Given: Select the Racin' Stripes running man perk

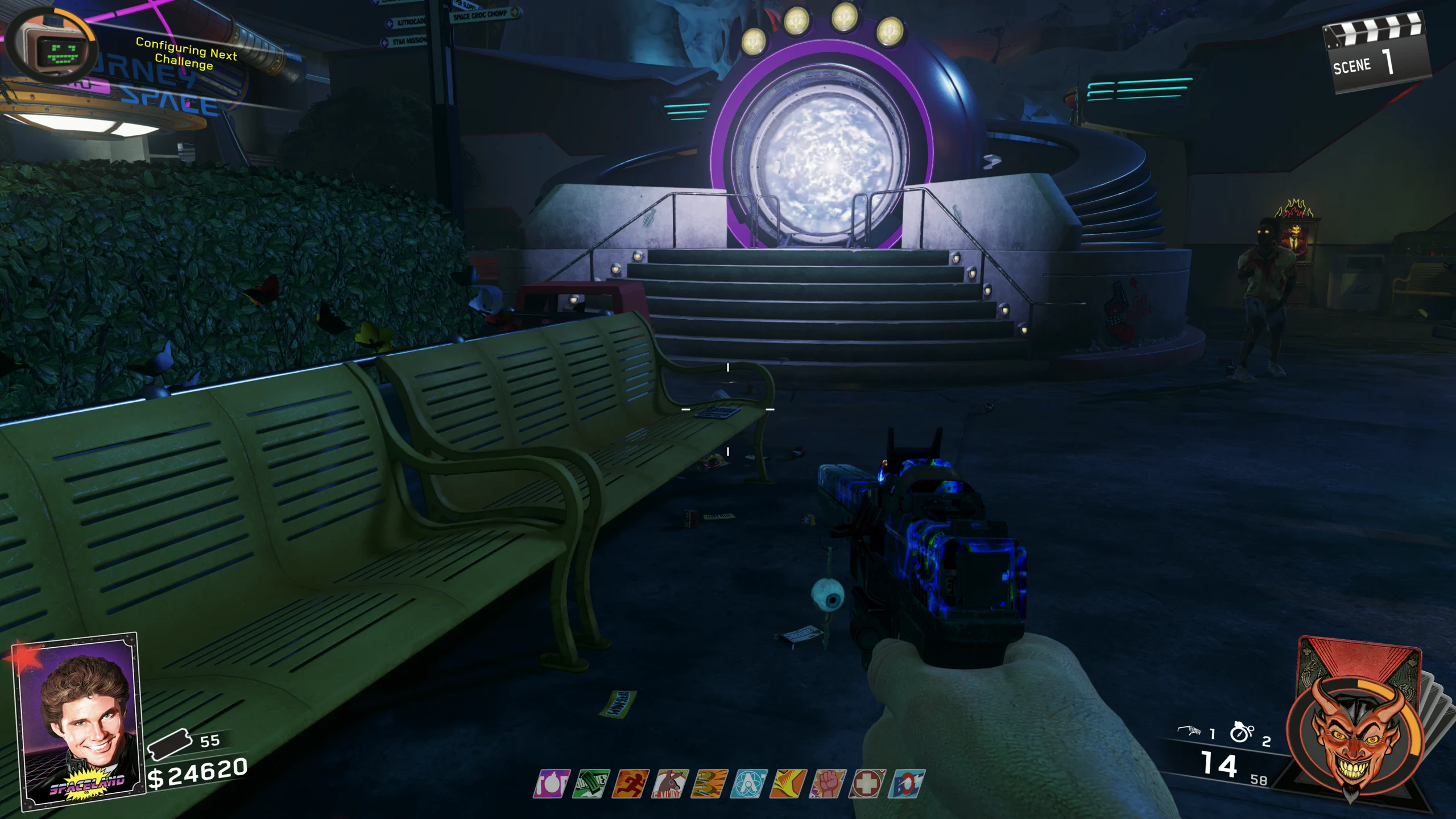Looking at the screenshot, I should [631, 784].
